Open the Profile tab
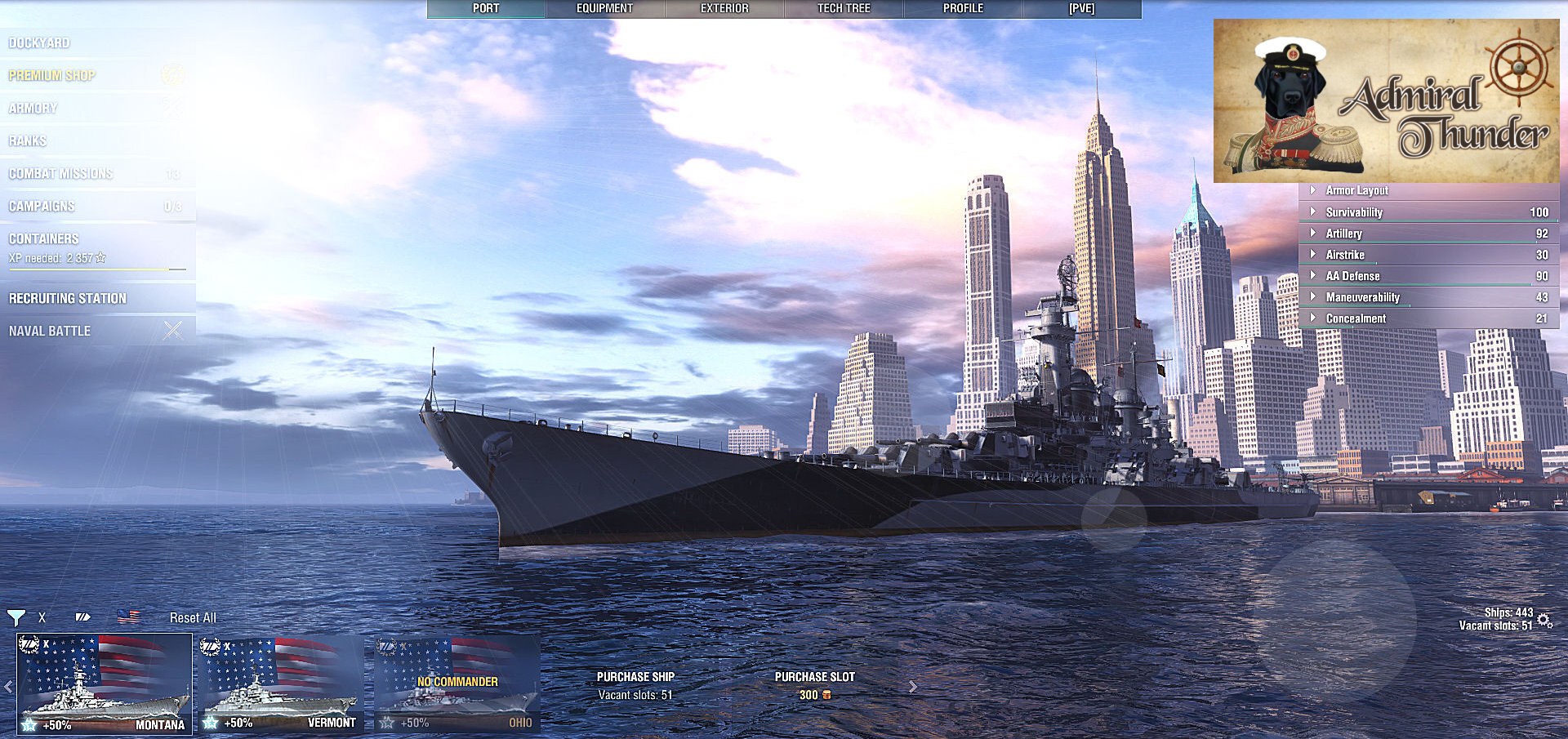The height and width of the screenshot is (739, 1568). 963,9
